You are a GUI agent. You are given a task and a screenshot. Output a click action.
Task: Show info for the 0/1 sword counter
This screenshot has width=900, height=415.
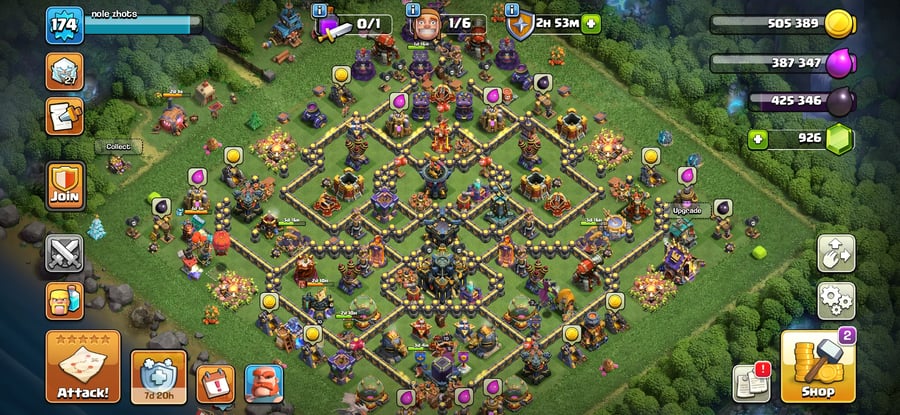pos(319,10)
